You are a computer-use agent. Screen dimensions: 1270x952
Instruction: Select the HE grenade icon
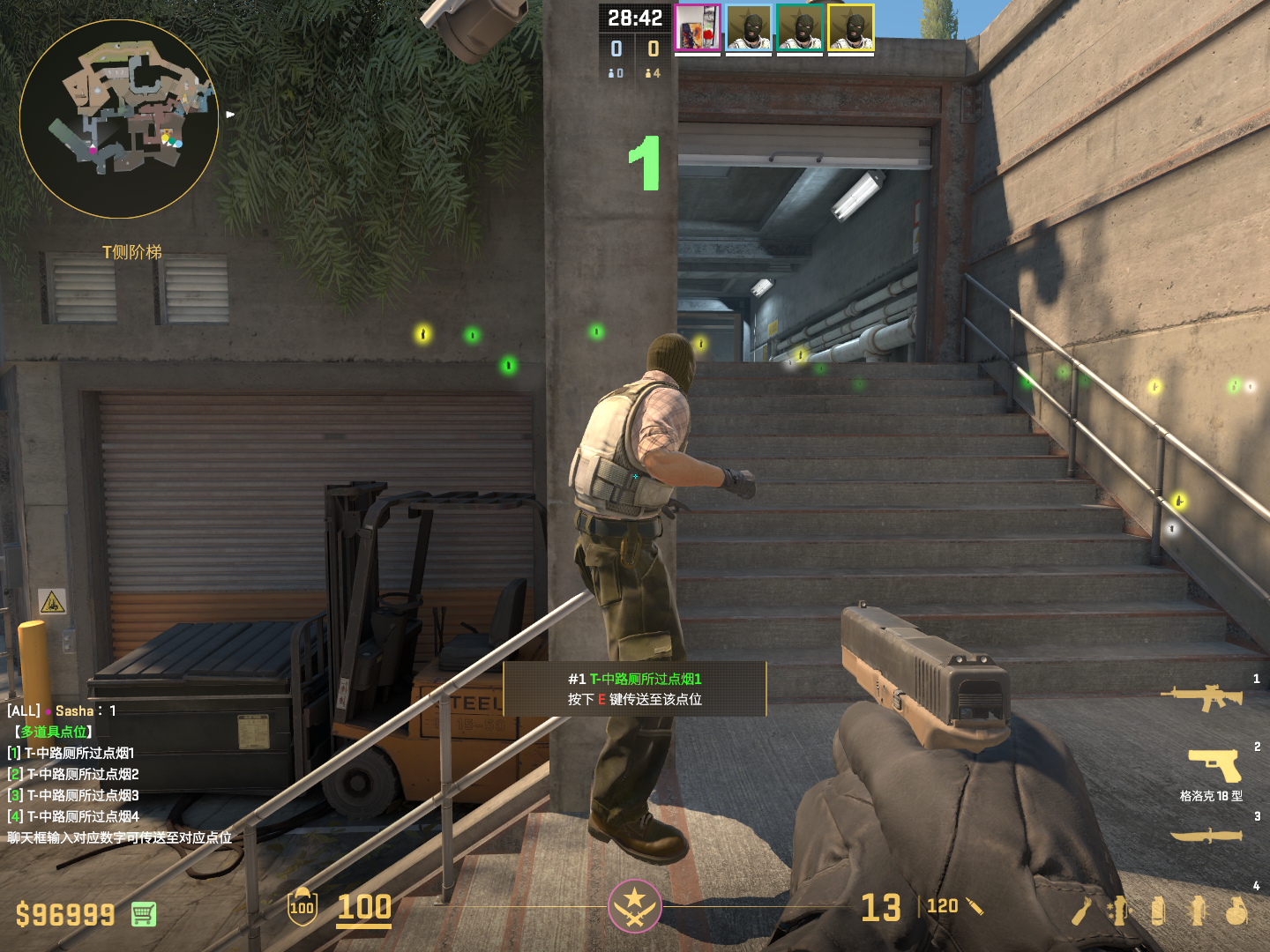pyautogui.click(x=1236, y=911)
